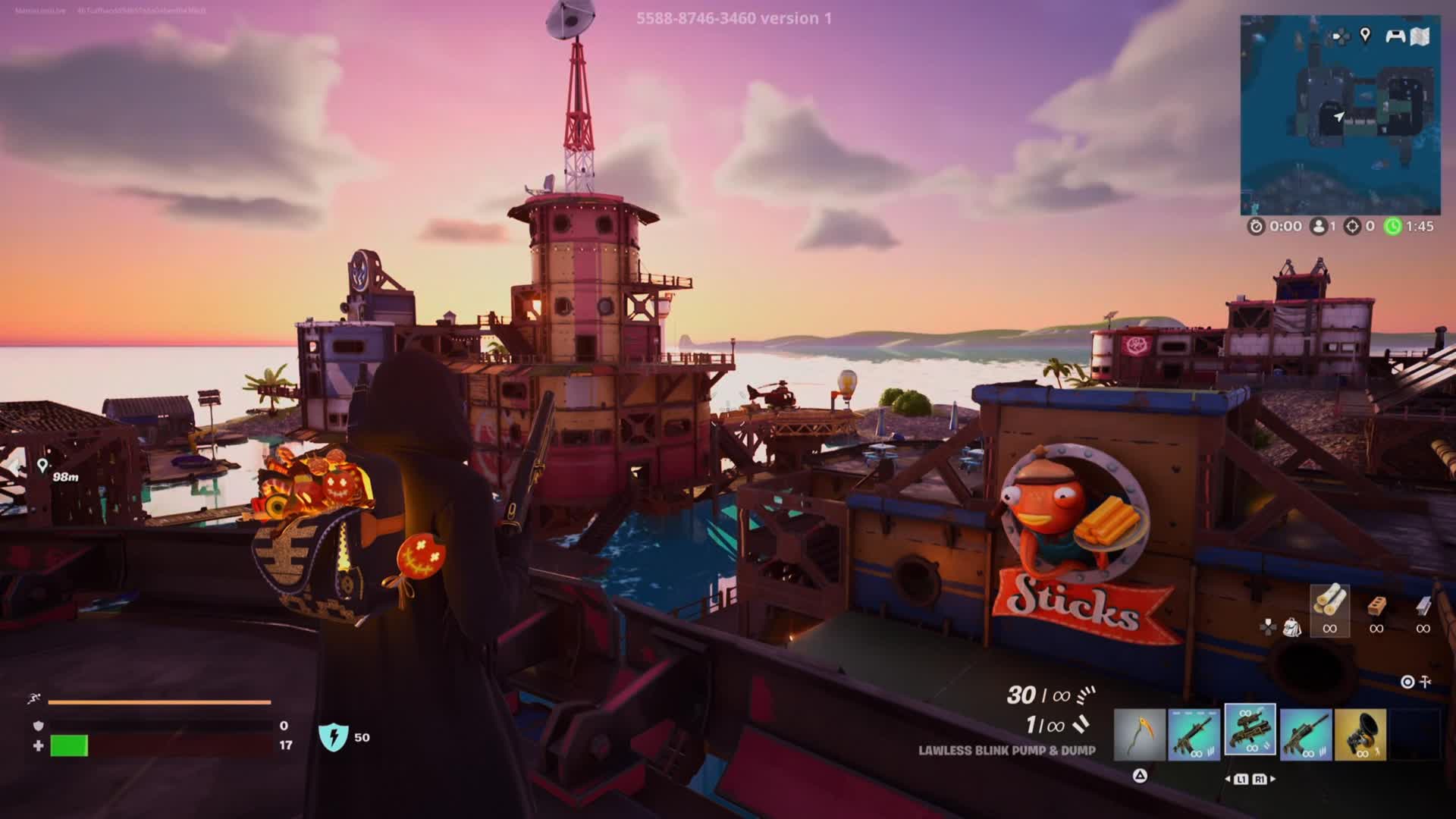Choose the brick building material
Viewport: 1456px width, 819px height.
(1376, 608)
